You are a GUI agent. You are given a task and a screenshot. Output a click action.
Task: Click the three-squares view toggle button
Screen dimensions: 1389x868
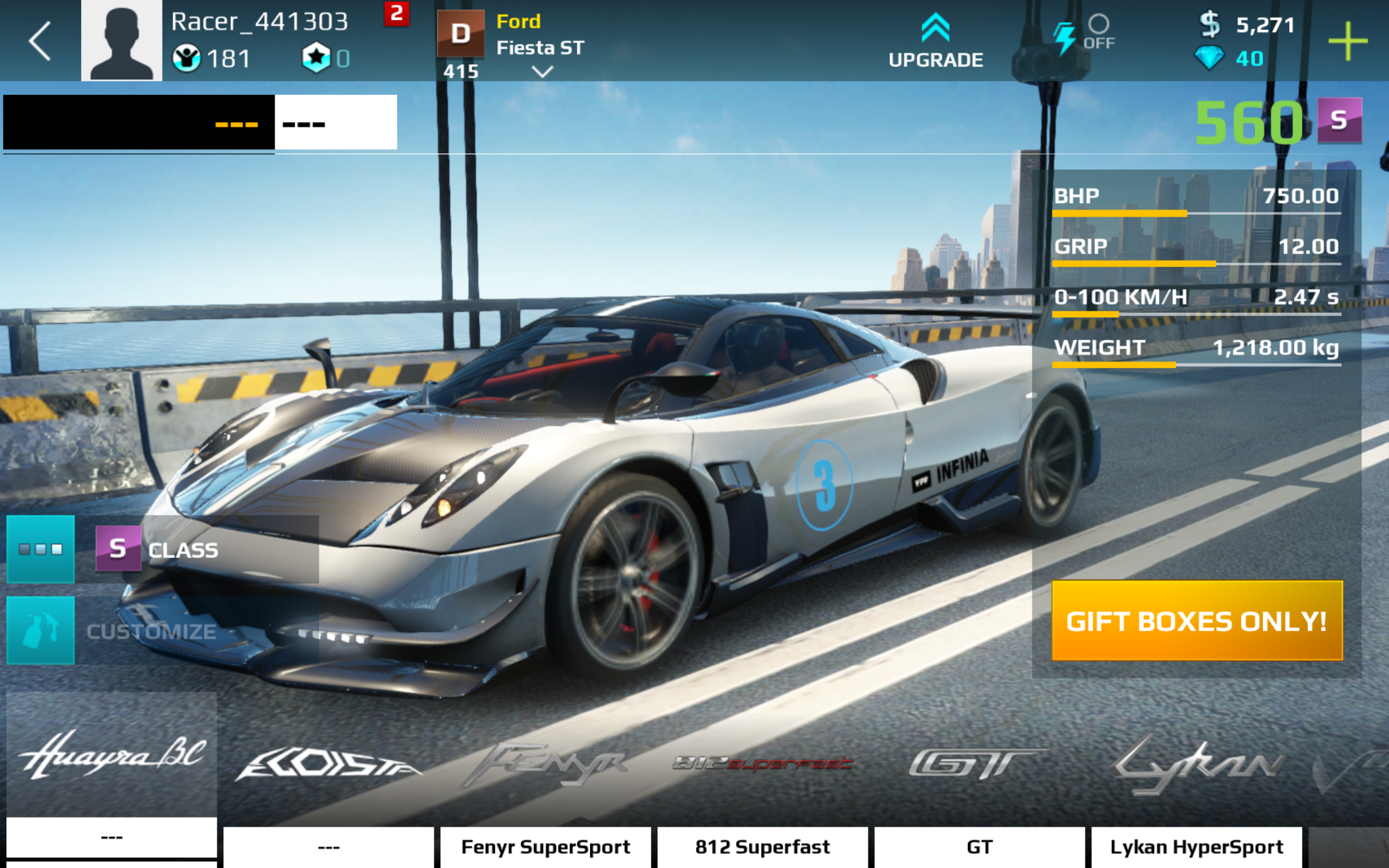click(x=41, y=549)
